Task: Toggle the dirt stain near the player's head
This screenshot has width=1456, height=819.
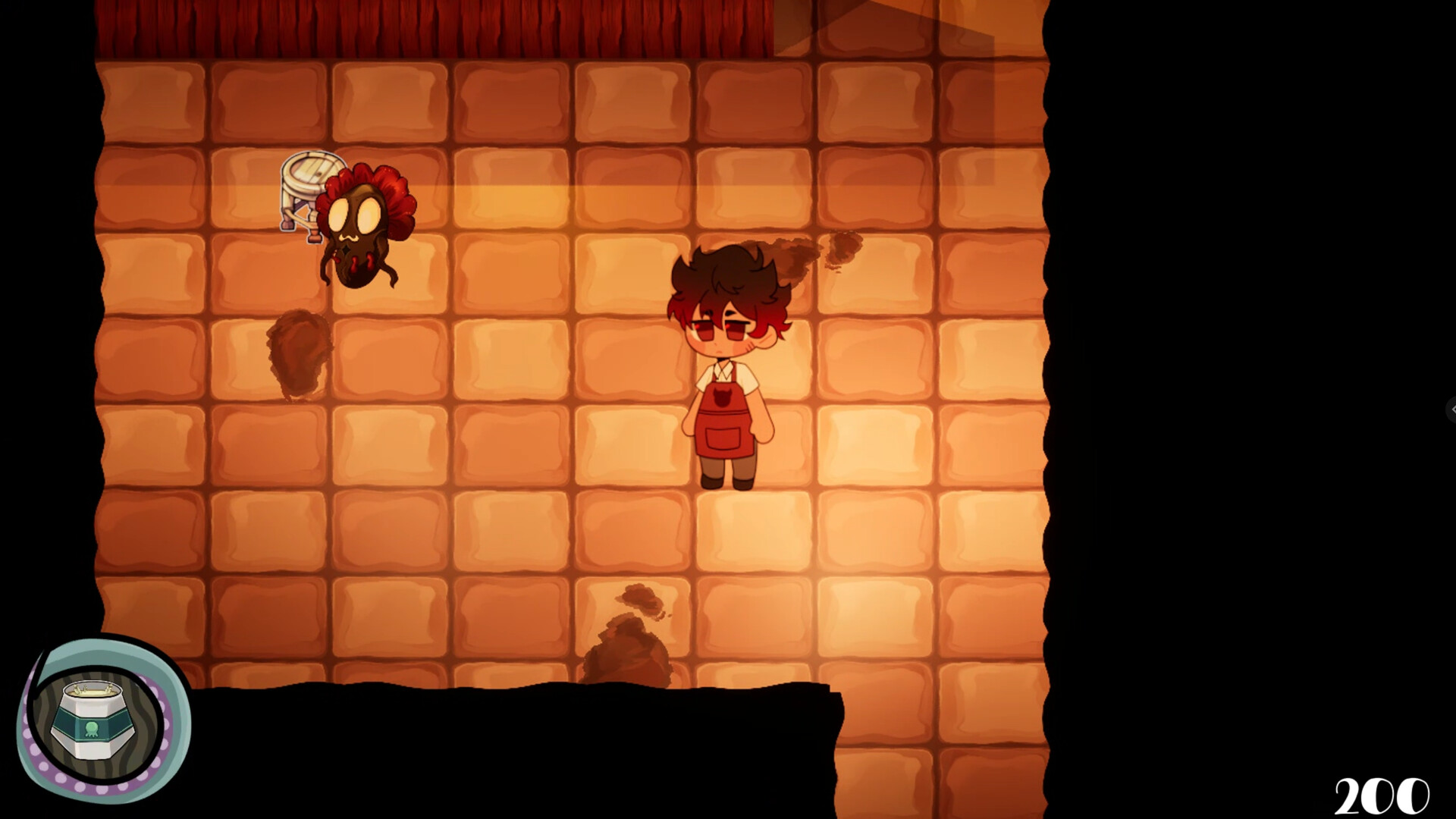Action: click(800, 254)
